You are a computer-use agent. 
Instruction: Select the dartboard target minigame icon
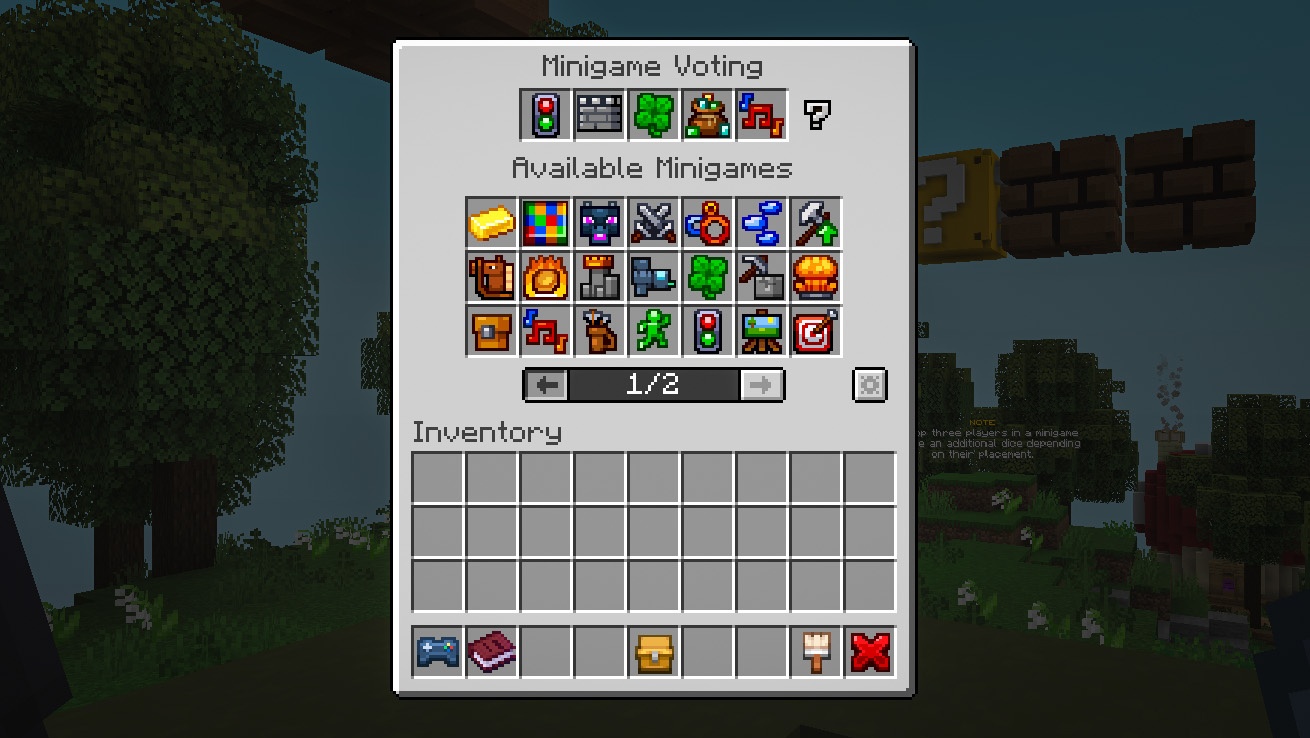[816, 331]
